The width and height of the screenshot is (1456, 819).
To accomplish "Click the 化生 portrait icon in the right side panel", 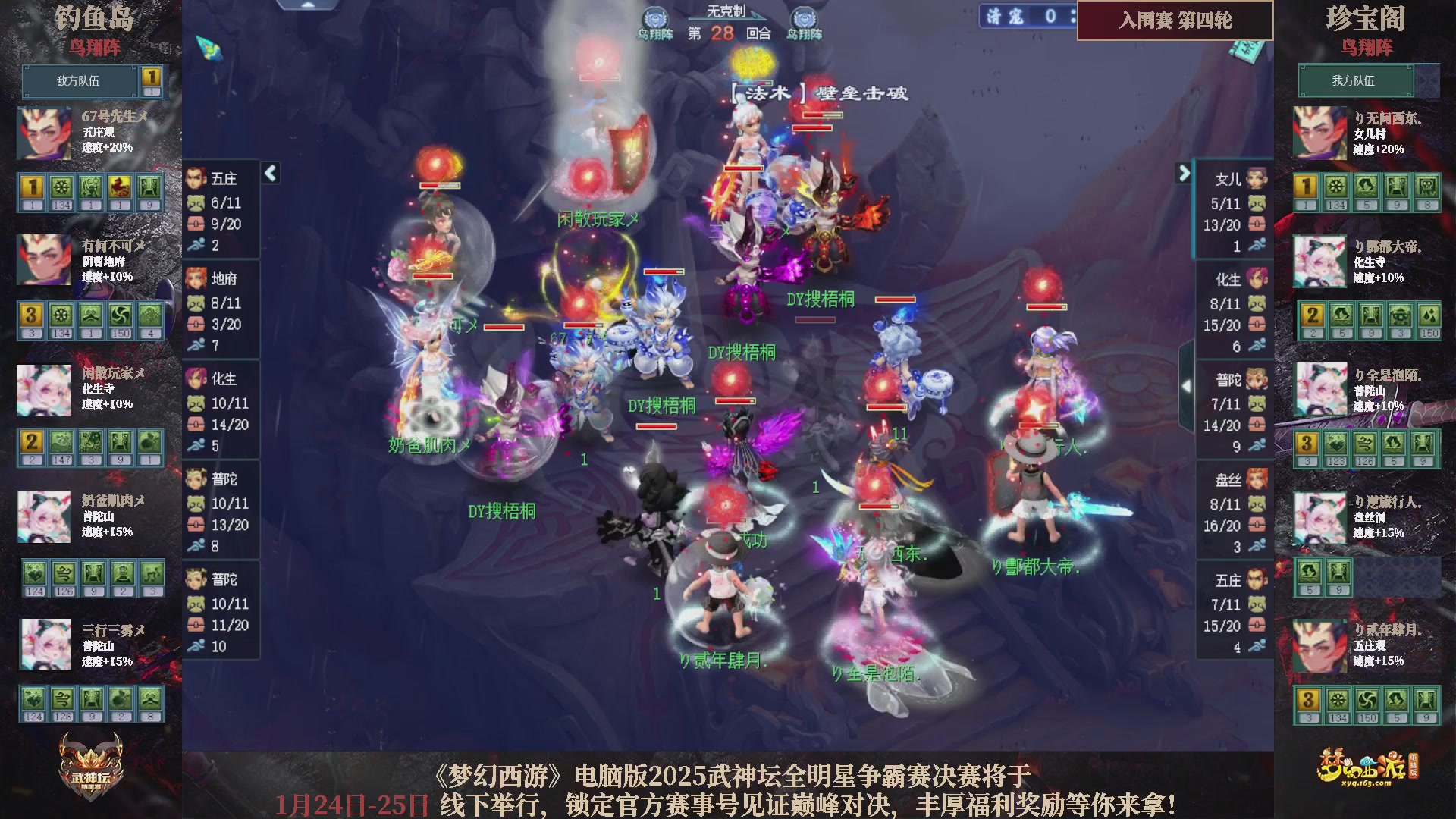I will (1257, 279).
